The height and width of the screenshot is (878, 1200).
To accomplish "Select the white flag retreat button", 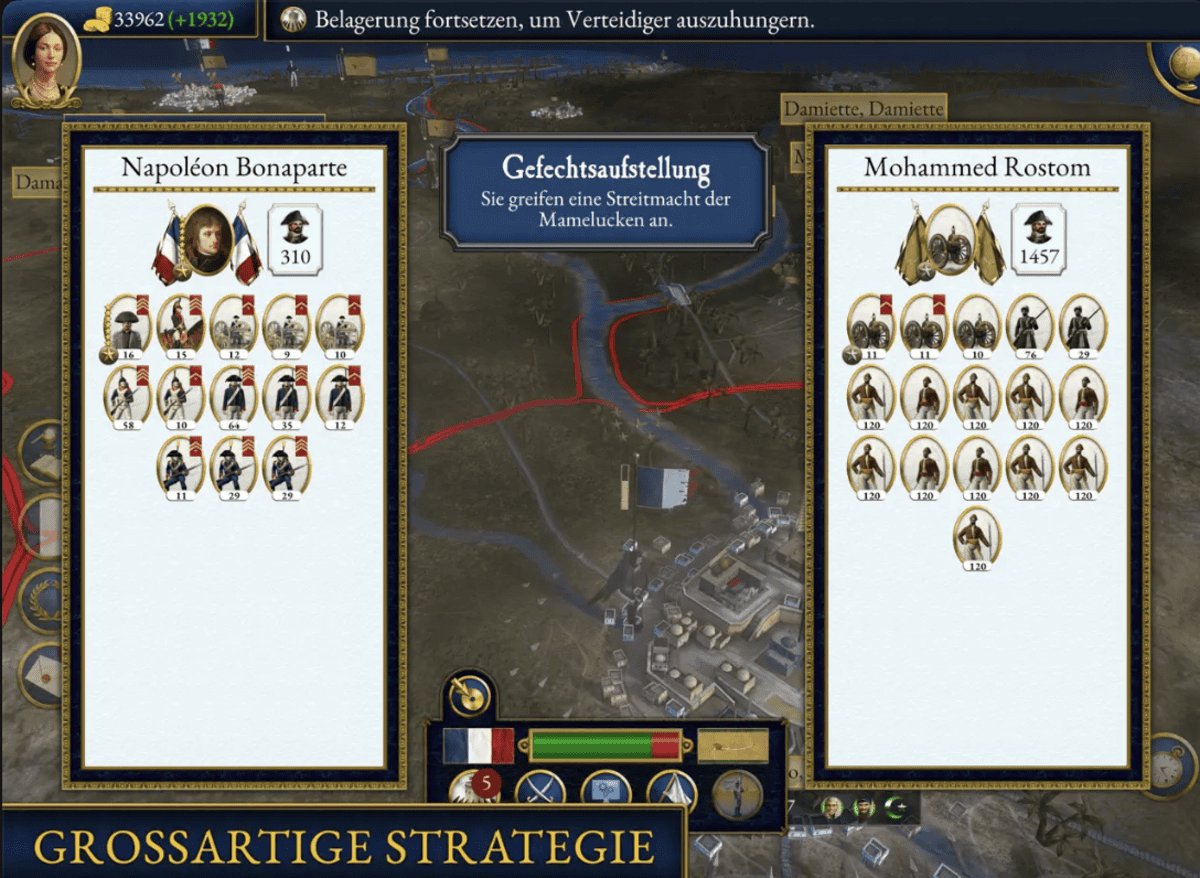I will pyautogui.click(x=671, y=791).
